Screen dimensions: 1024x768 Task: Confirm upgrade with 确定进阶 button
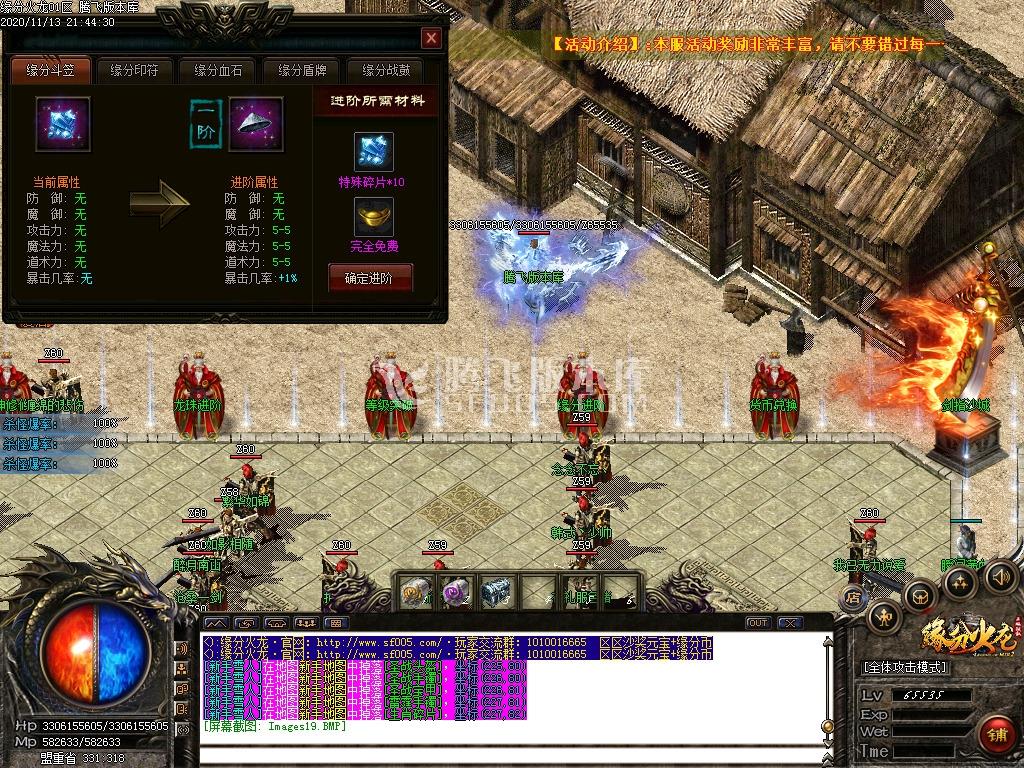coord(370,278)
